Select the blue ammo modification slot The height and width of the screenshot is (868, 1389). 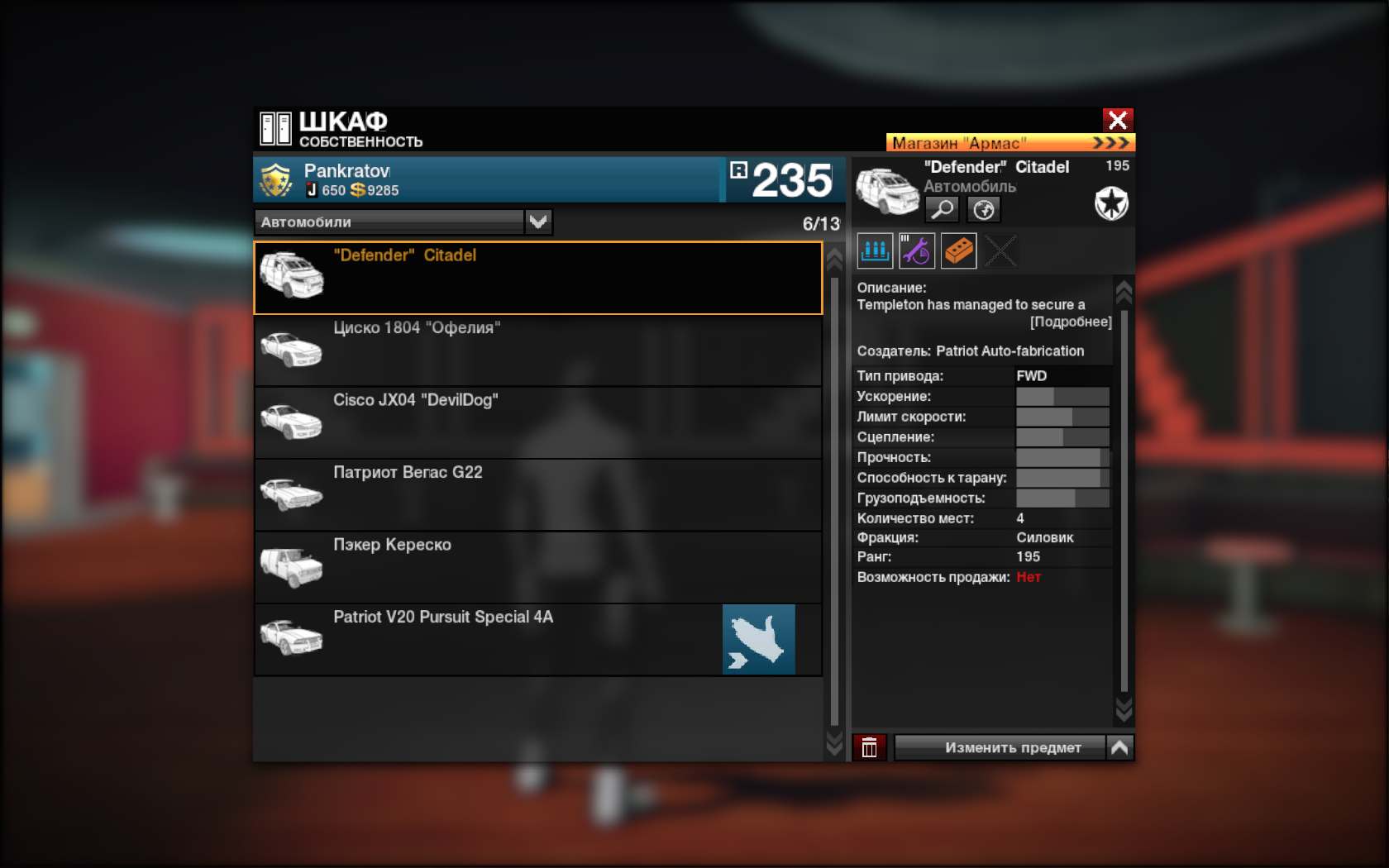click(x=875, y=250)
